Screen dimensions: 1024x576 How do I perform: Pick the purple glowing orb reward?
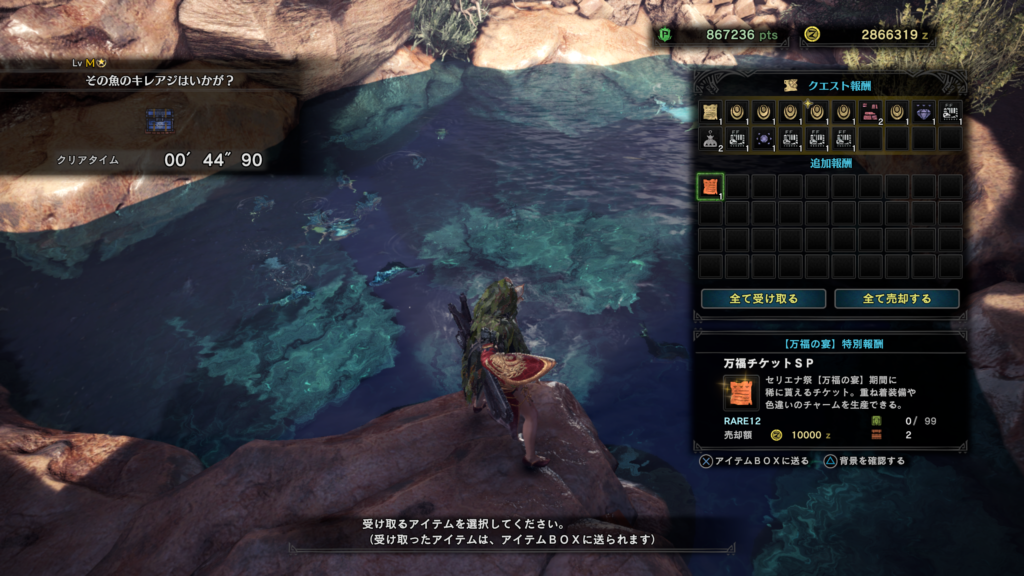[763, 138]
